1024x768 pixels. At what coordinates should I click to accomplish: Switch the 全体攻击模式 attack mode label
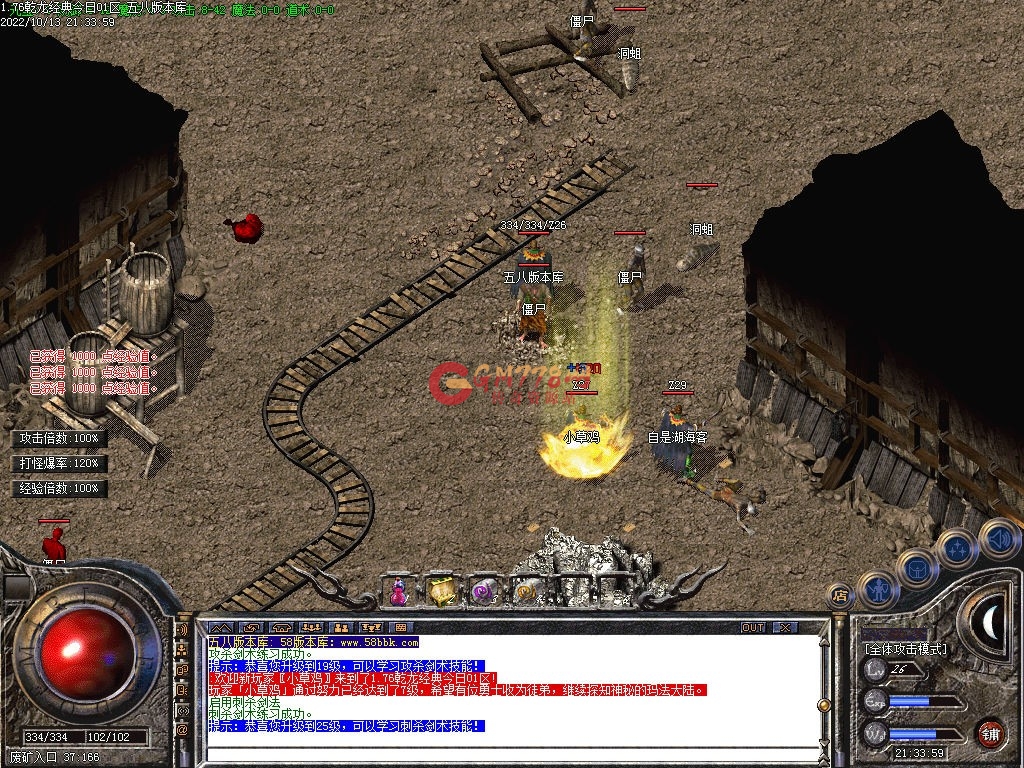(905, 649)
